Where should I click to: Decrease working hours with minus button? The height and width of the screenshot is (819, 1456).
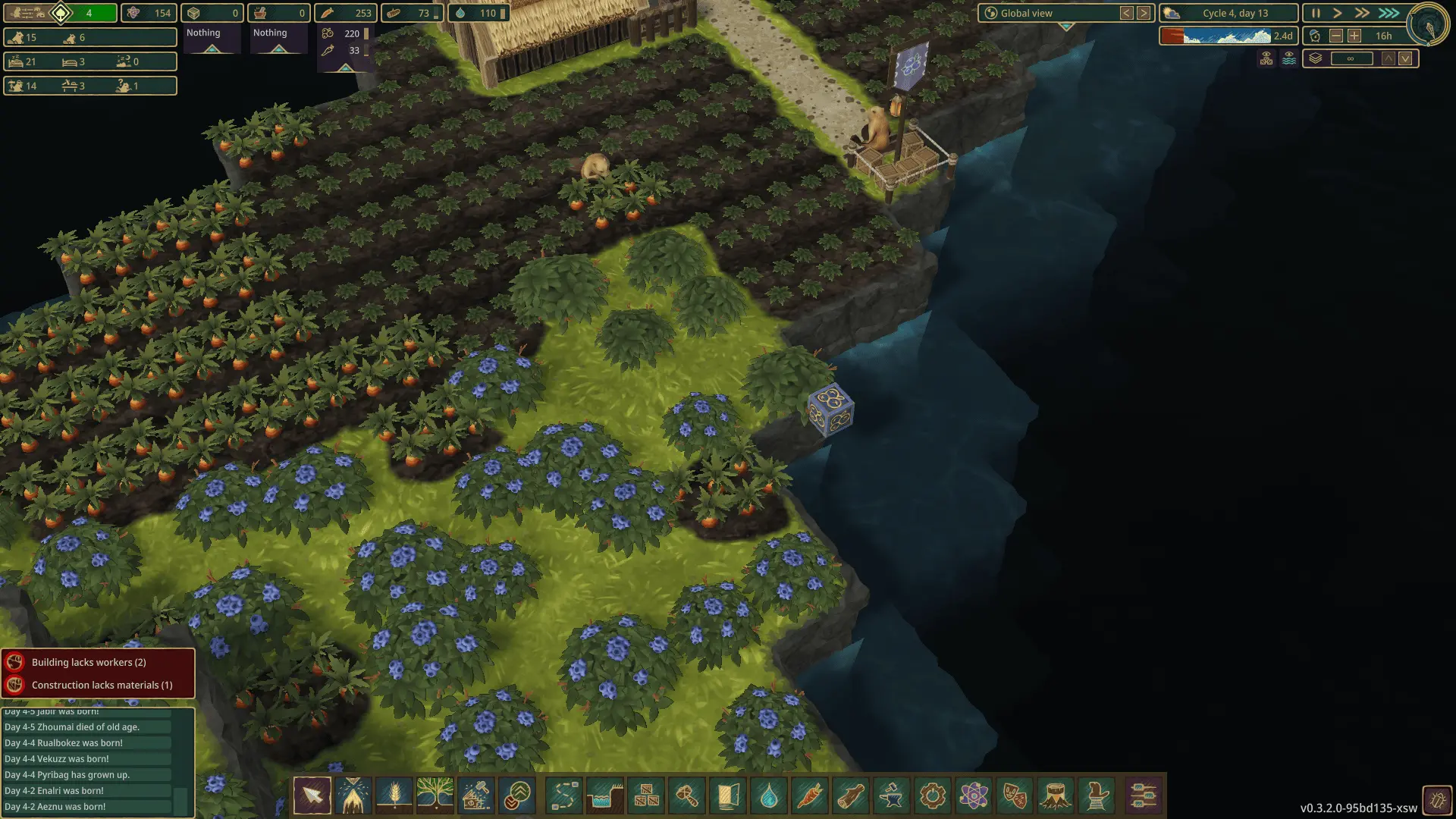click(1336, 36)
